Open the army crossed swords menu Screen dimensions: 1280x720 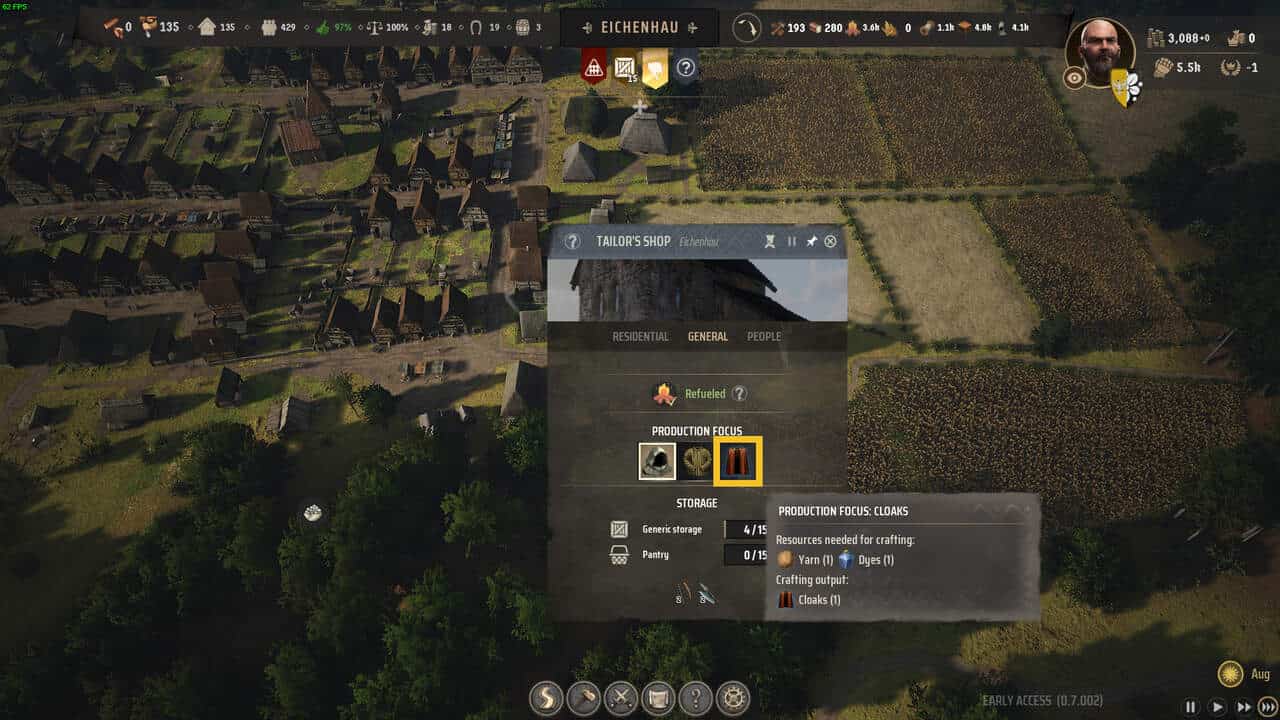(621, 697)
